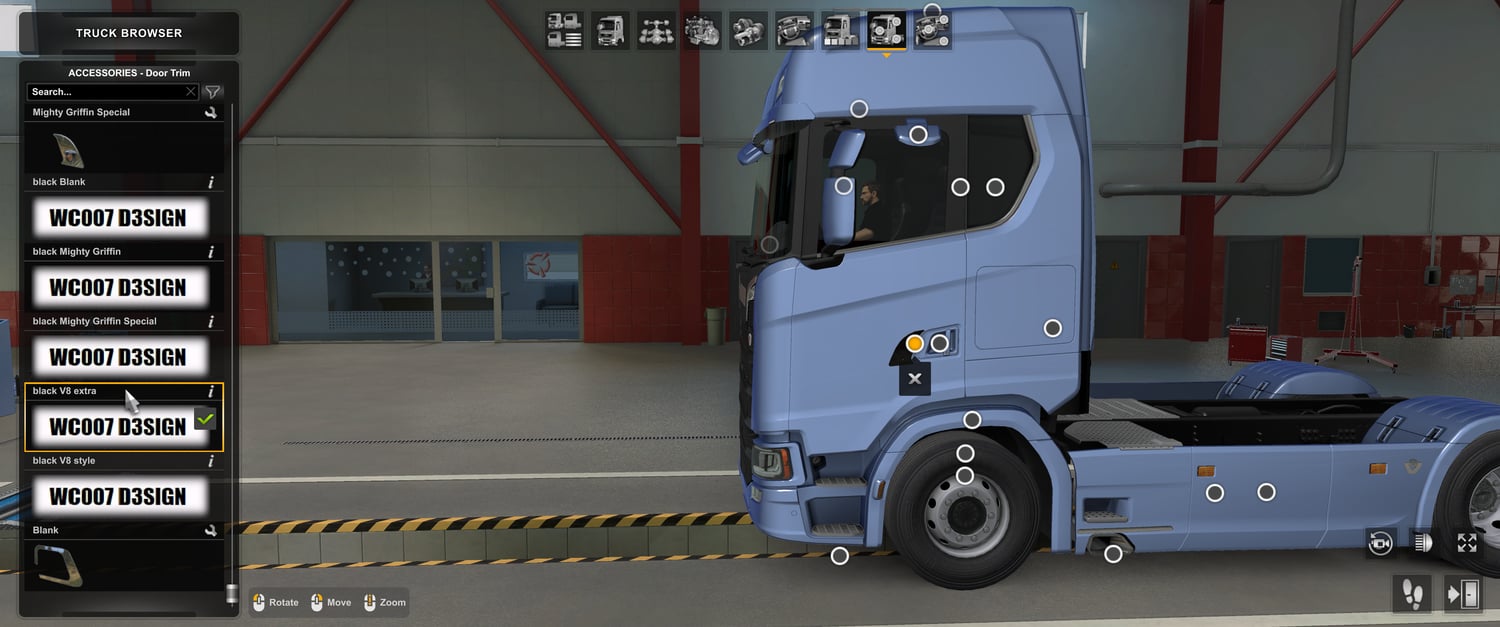Toggle the truck headlights
The width and height of the screenshot is (1500, 627).
pyautogui.click(x=1424, y=543)
